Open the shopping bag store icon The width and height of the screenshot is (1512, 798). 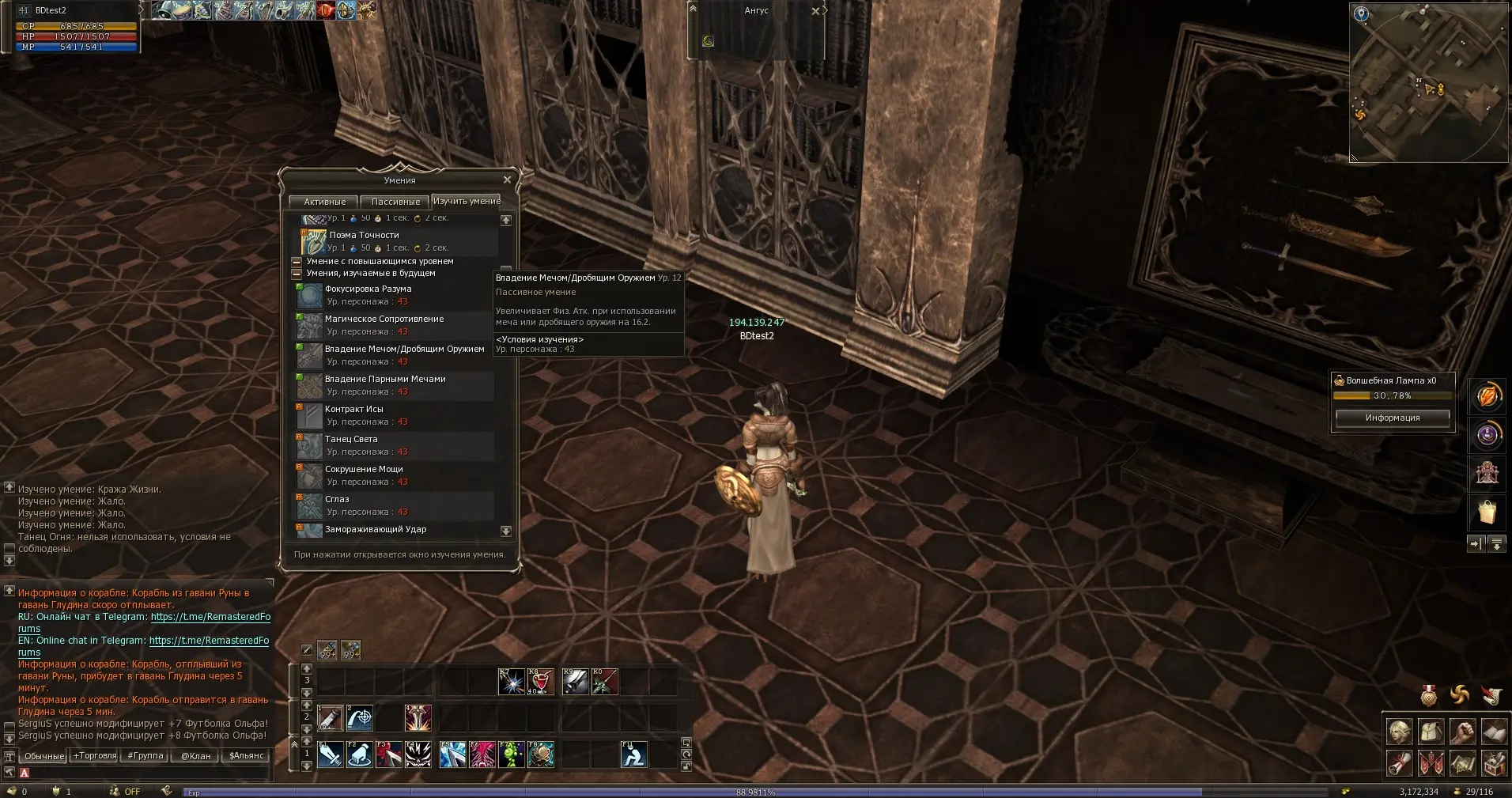coord(1487,512)
